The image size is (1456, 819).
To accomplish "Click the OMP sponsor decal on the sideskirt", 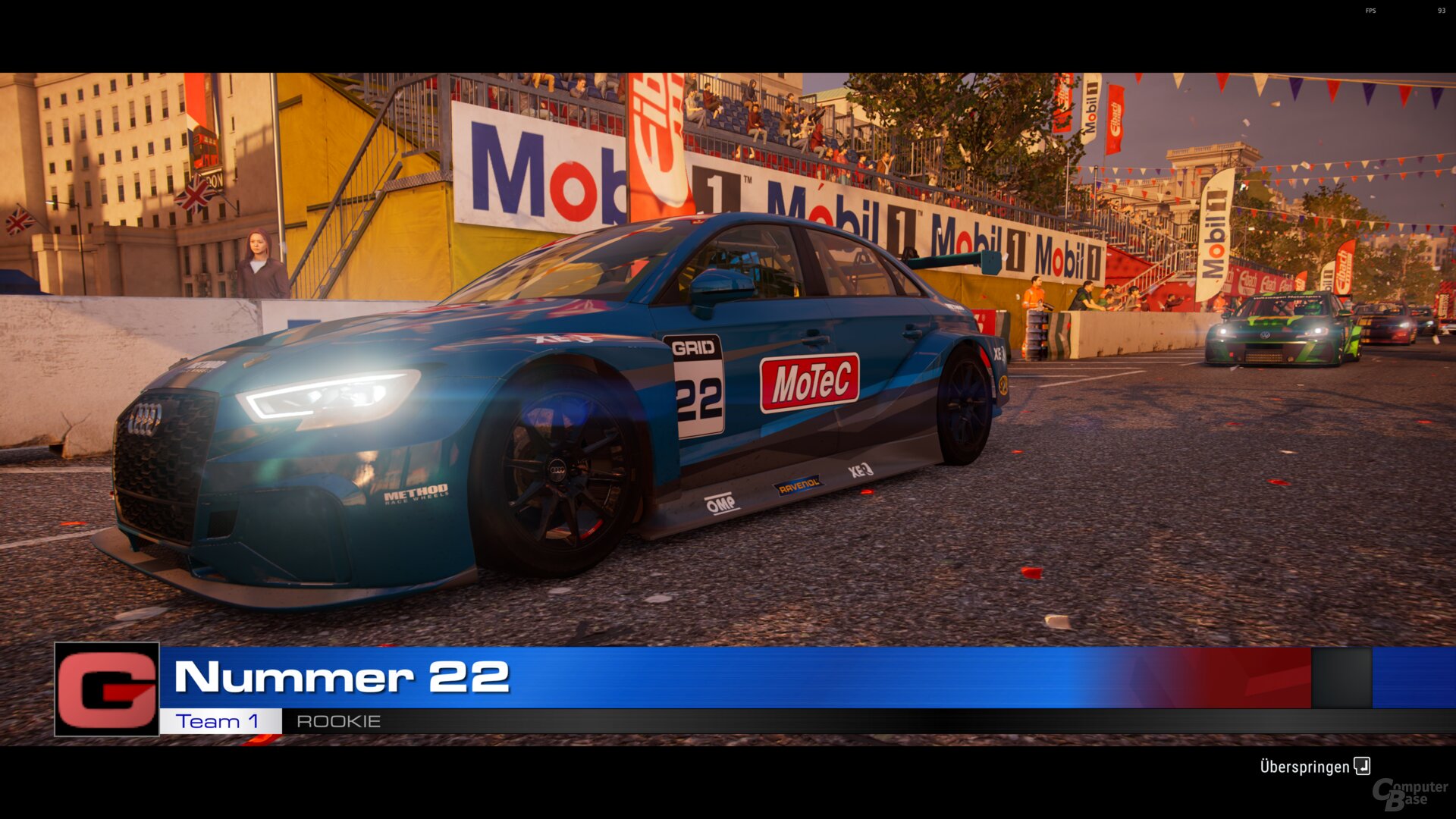I will click(x=720, y=501).
